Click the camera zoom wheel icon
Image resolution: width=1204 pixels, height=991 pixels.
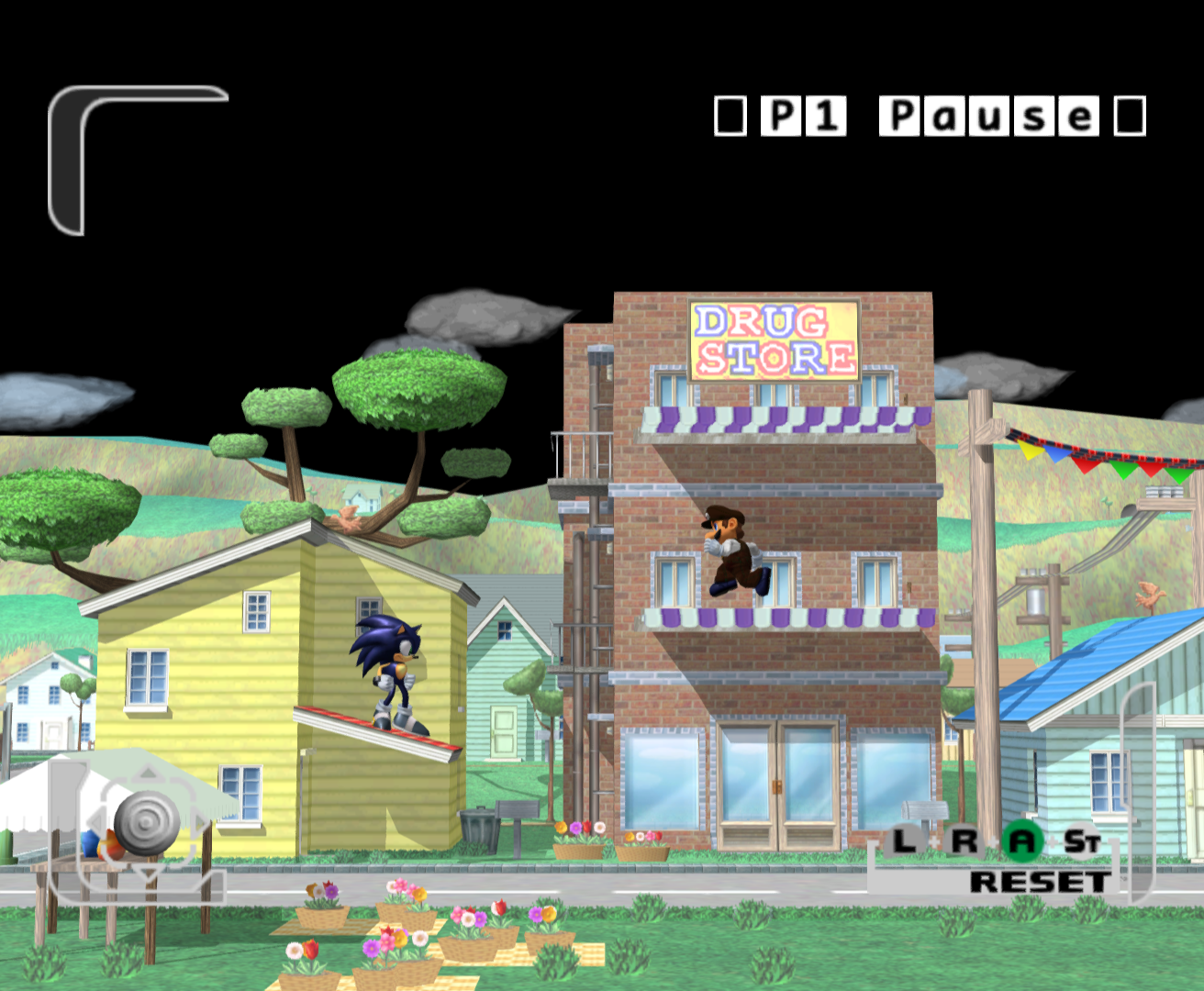click(147, 821)
